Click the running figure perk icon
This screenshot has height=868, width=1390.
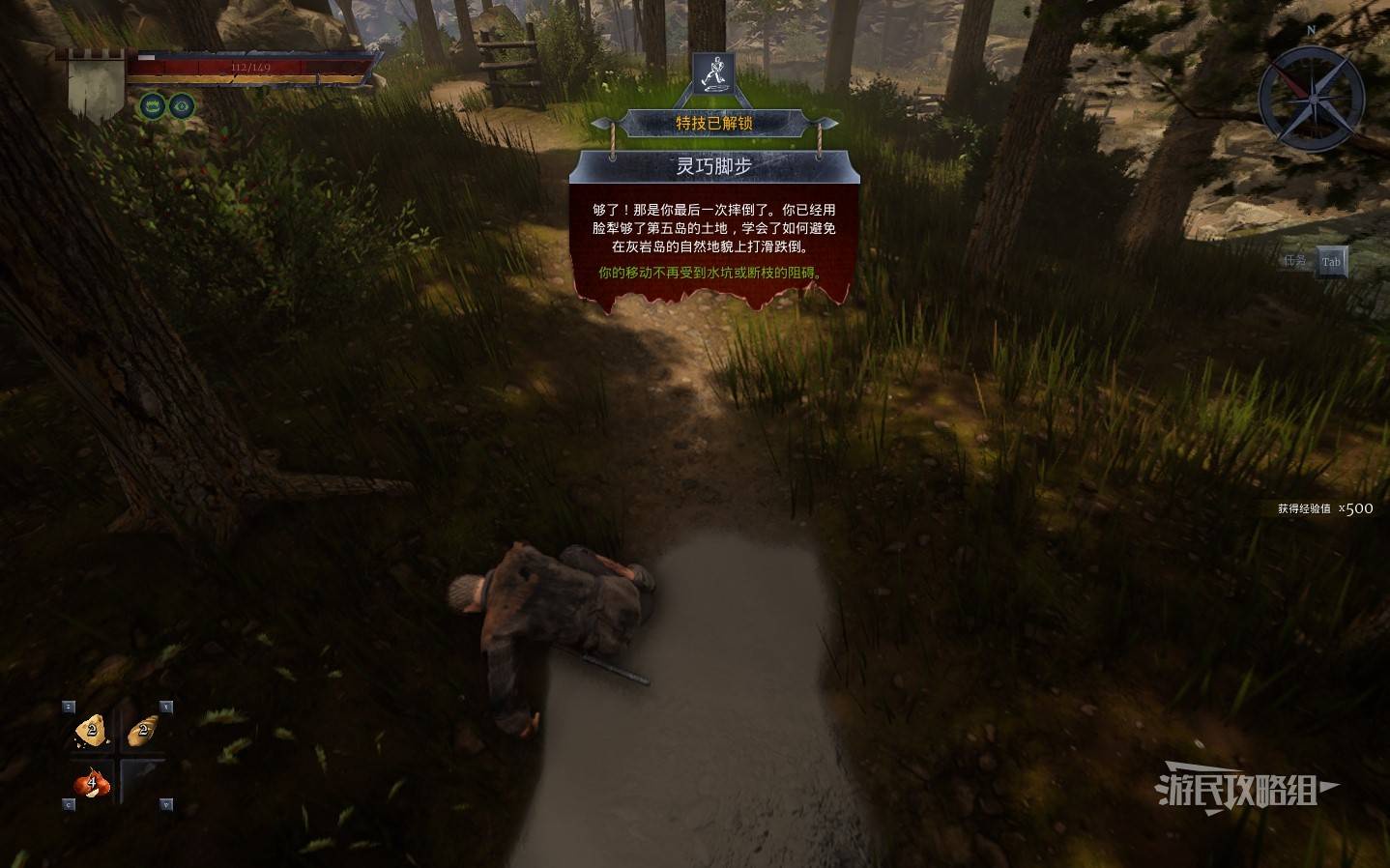pos(713,72)
